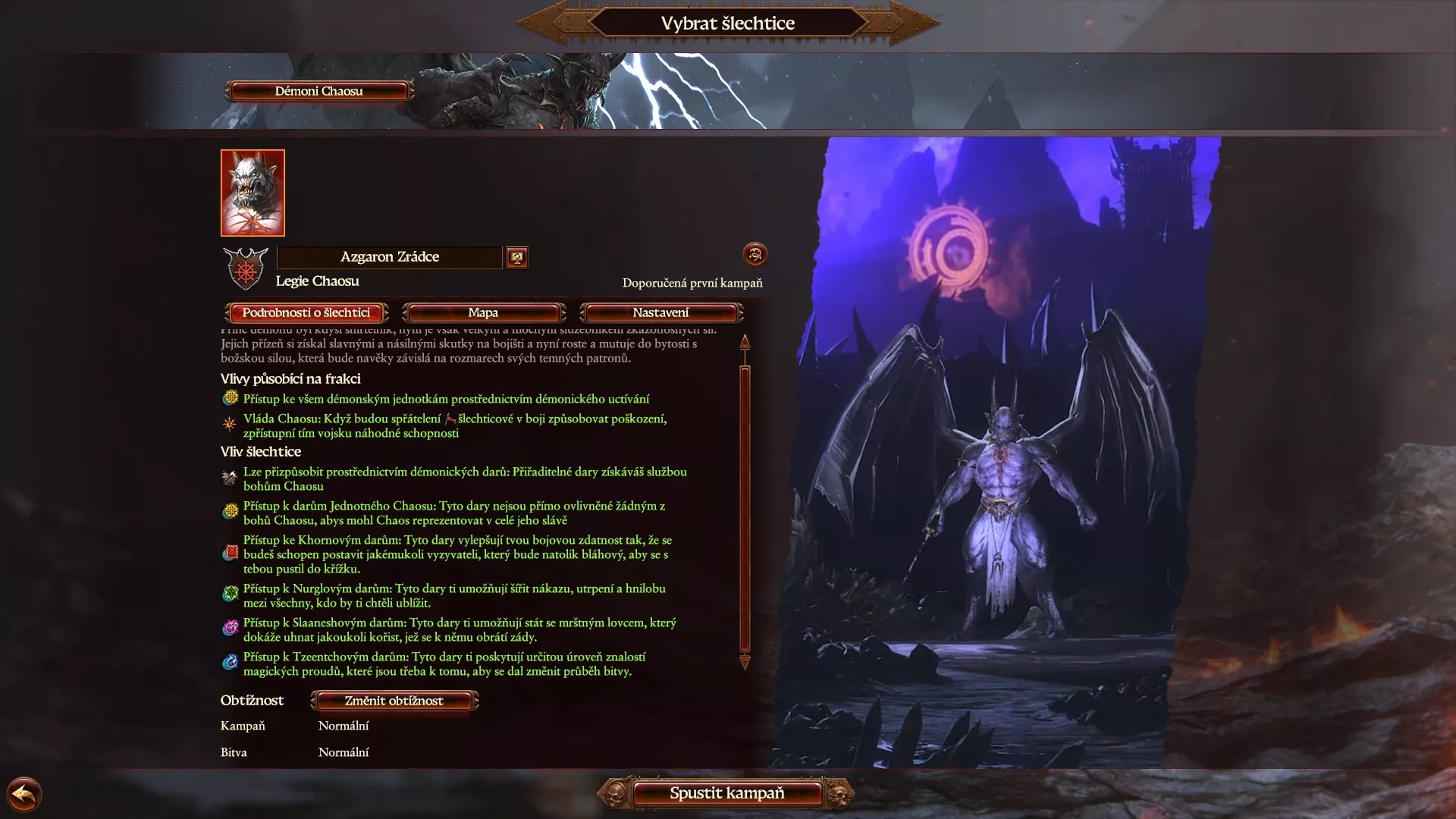The width and height of the screenshot is (1456, 819).
Task: Open the Démoni Chaosu race selector
Action: click(x=318, y=91)
